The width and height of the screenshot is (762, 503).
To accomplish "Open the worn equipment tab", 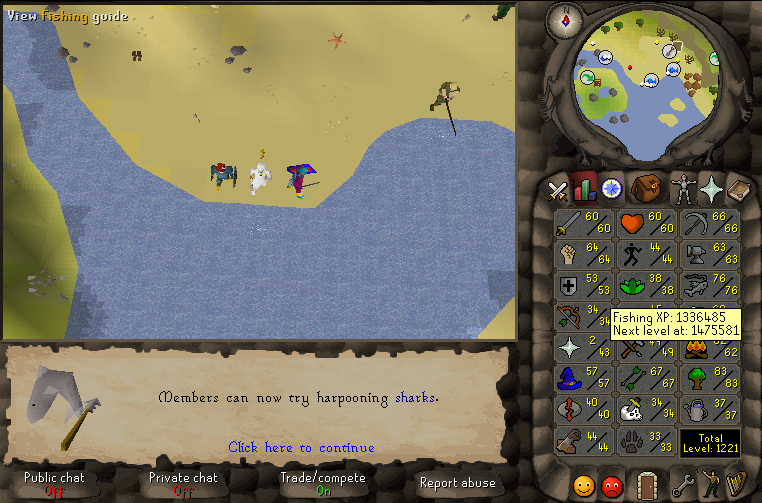I will pyautogui.click(x=683, y=188).
